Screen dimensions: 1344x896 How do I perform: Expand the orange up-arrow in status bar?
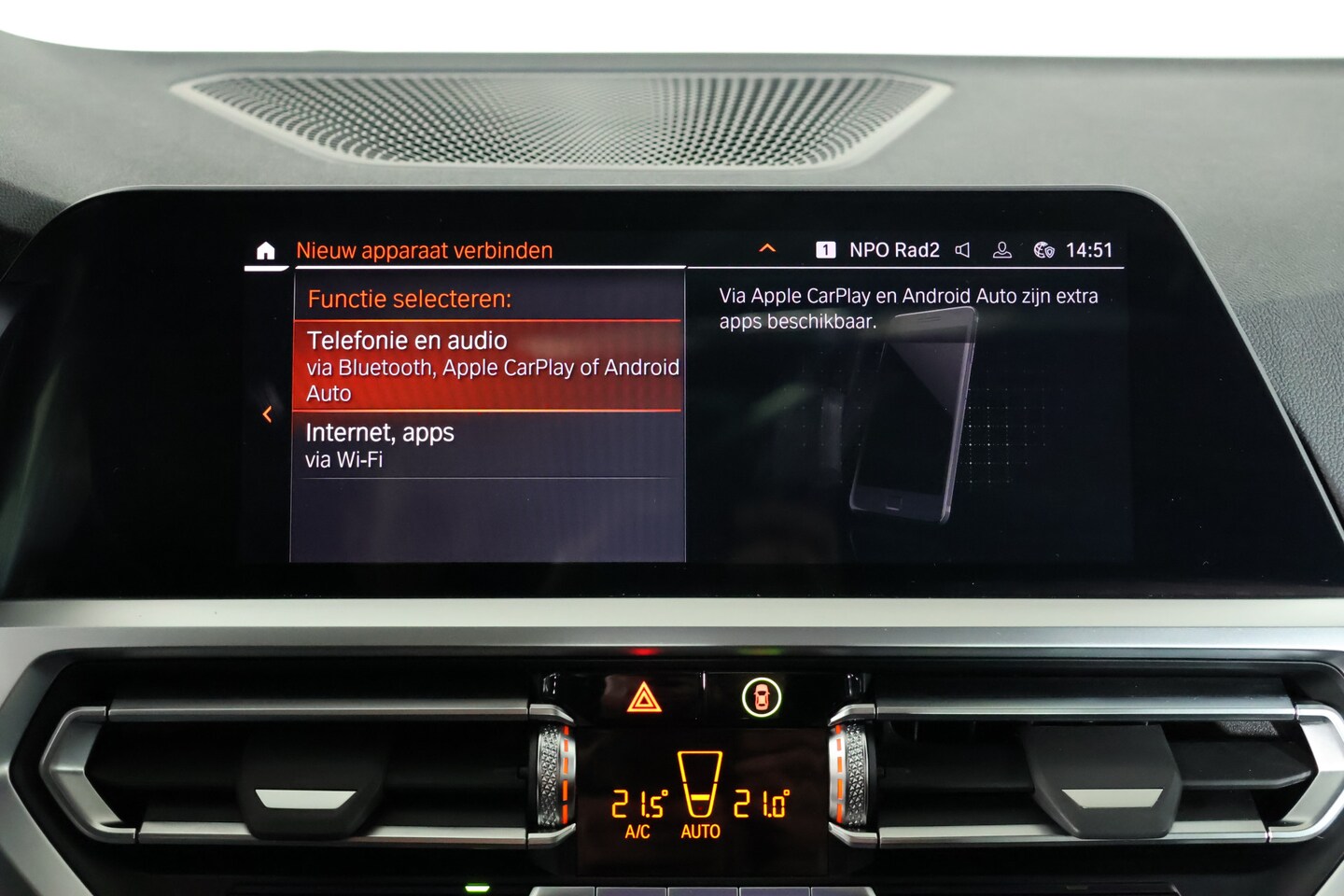(767, 248)
